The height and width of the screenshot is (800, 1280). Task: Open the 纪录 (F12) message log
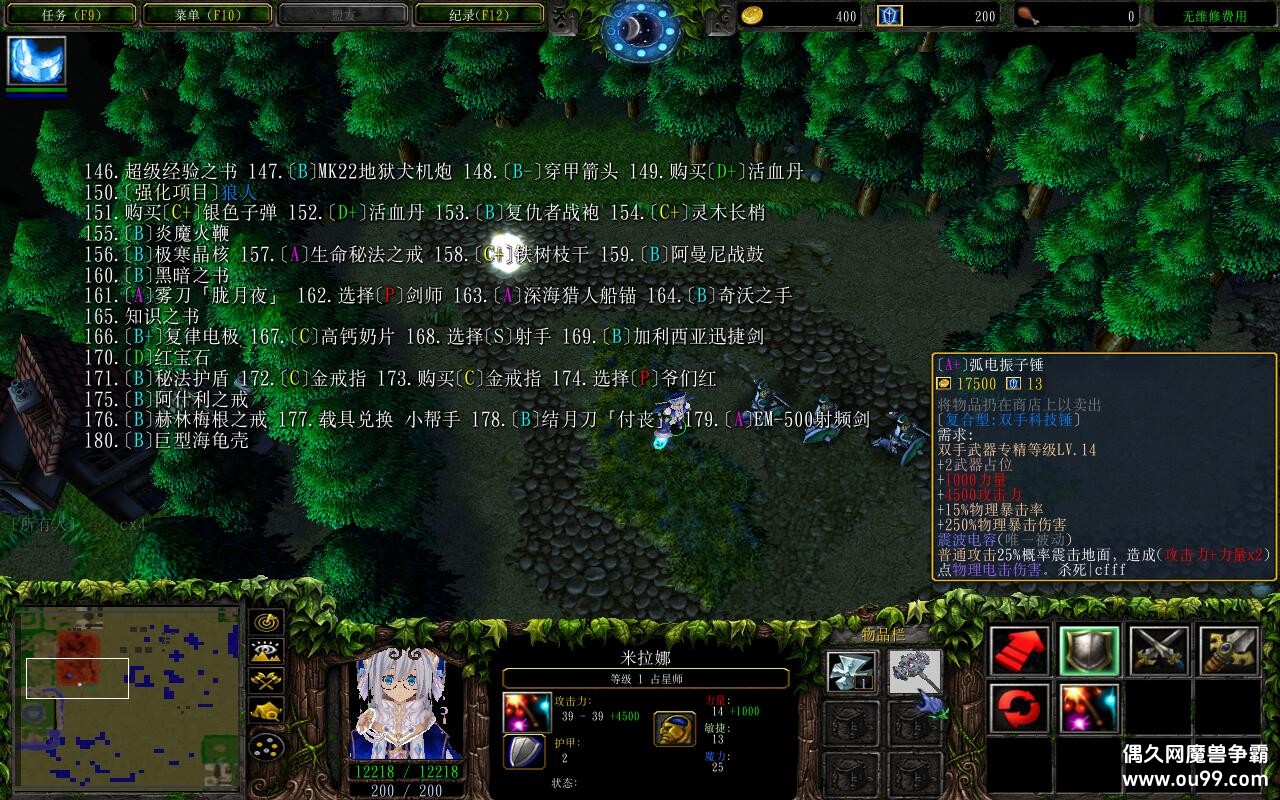pos(479,15)
